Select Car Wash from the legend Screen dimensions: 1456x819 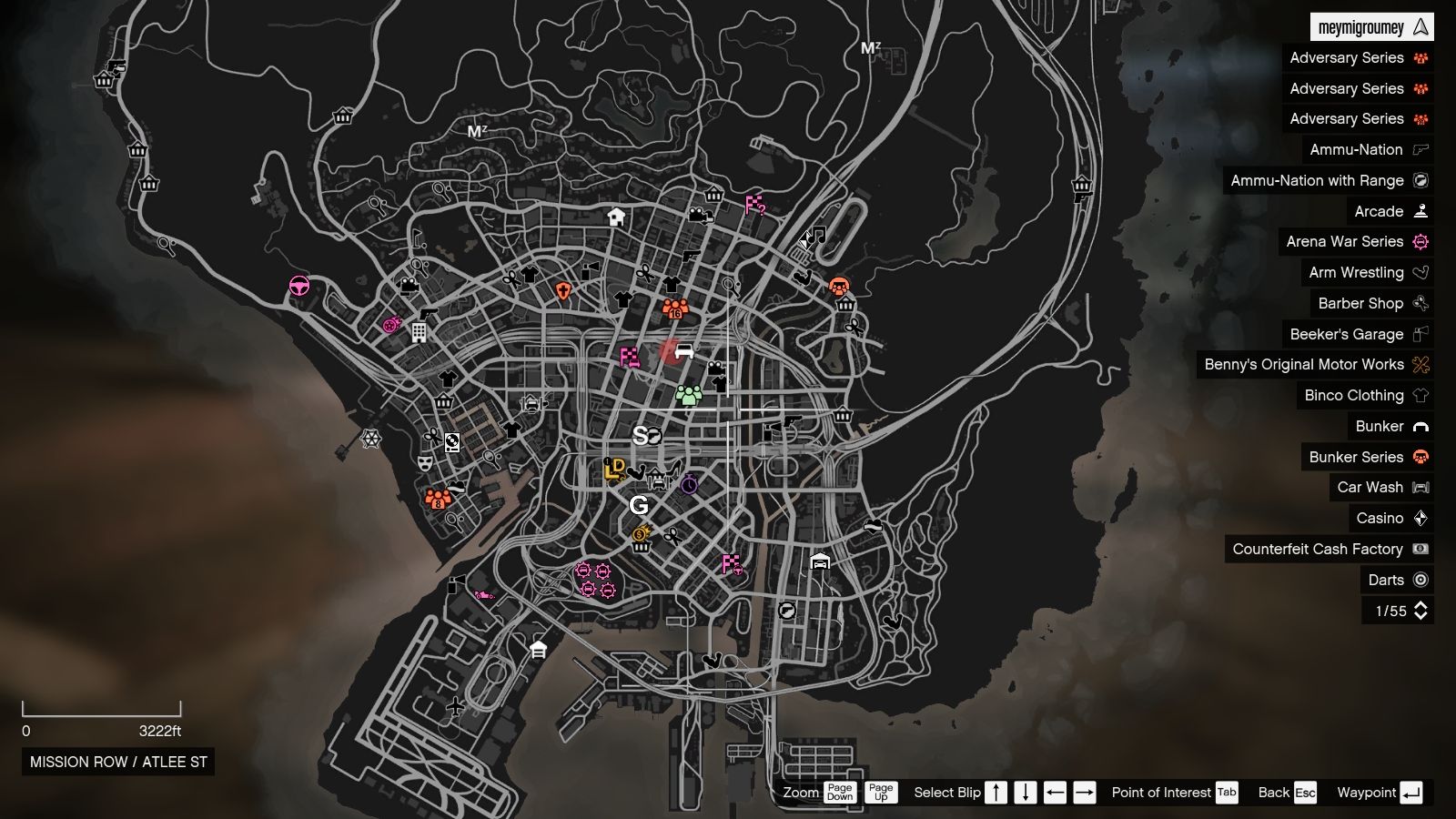click(x=1381, y=487)
